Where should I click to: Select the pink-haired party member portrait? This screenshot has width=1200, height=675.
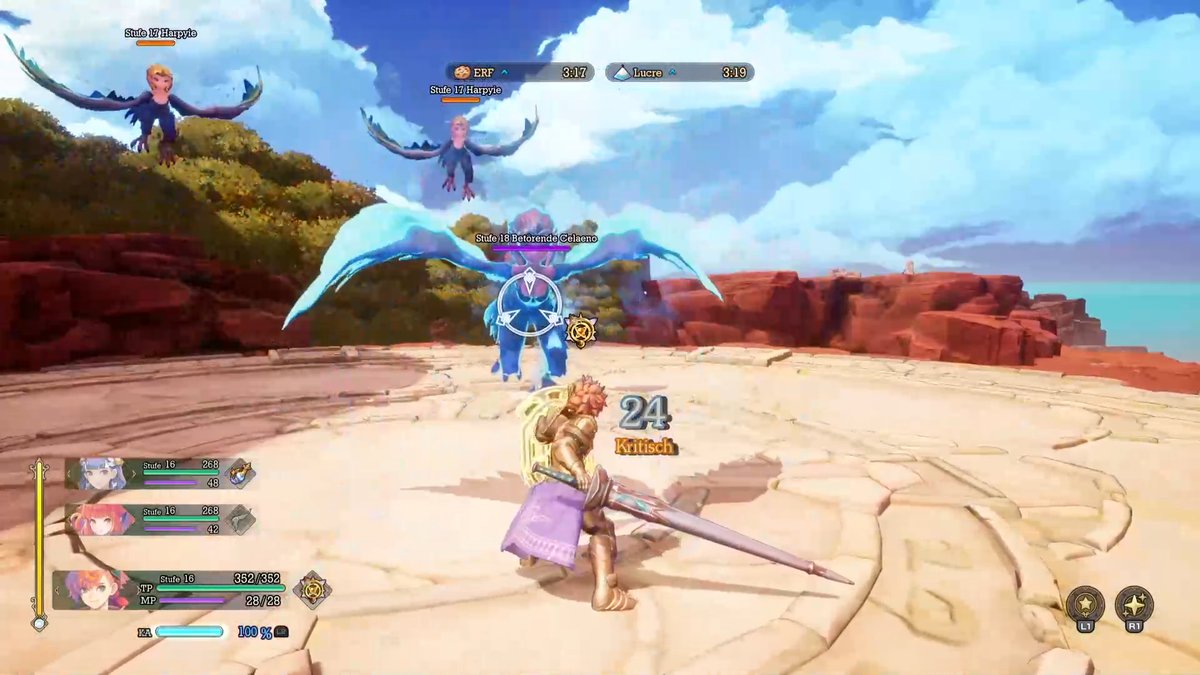tap(100, 520)
